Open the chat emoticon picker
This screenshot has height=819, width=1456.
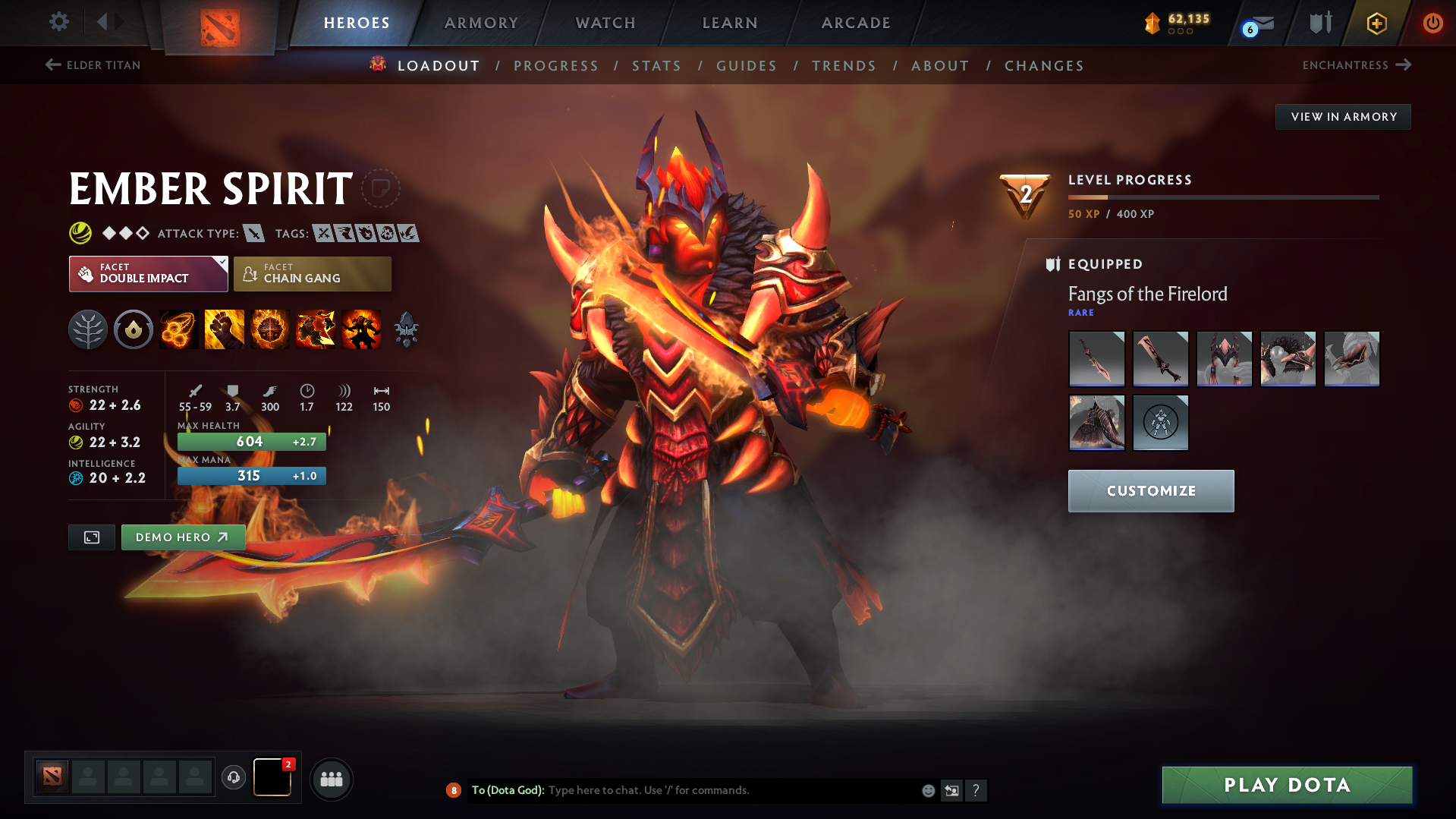click(927, 790)
